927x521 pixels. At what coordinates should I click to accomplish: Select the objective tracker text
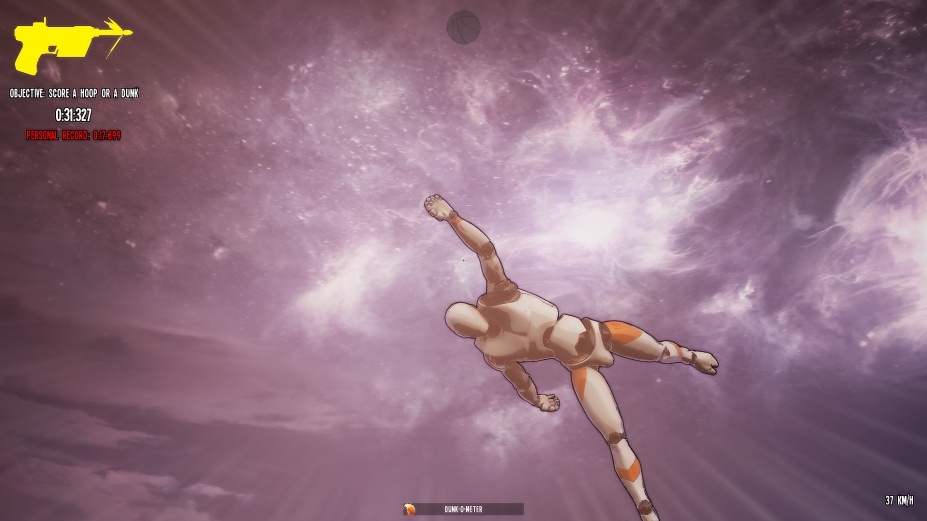(x=74, y=93)
